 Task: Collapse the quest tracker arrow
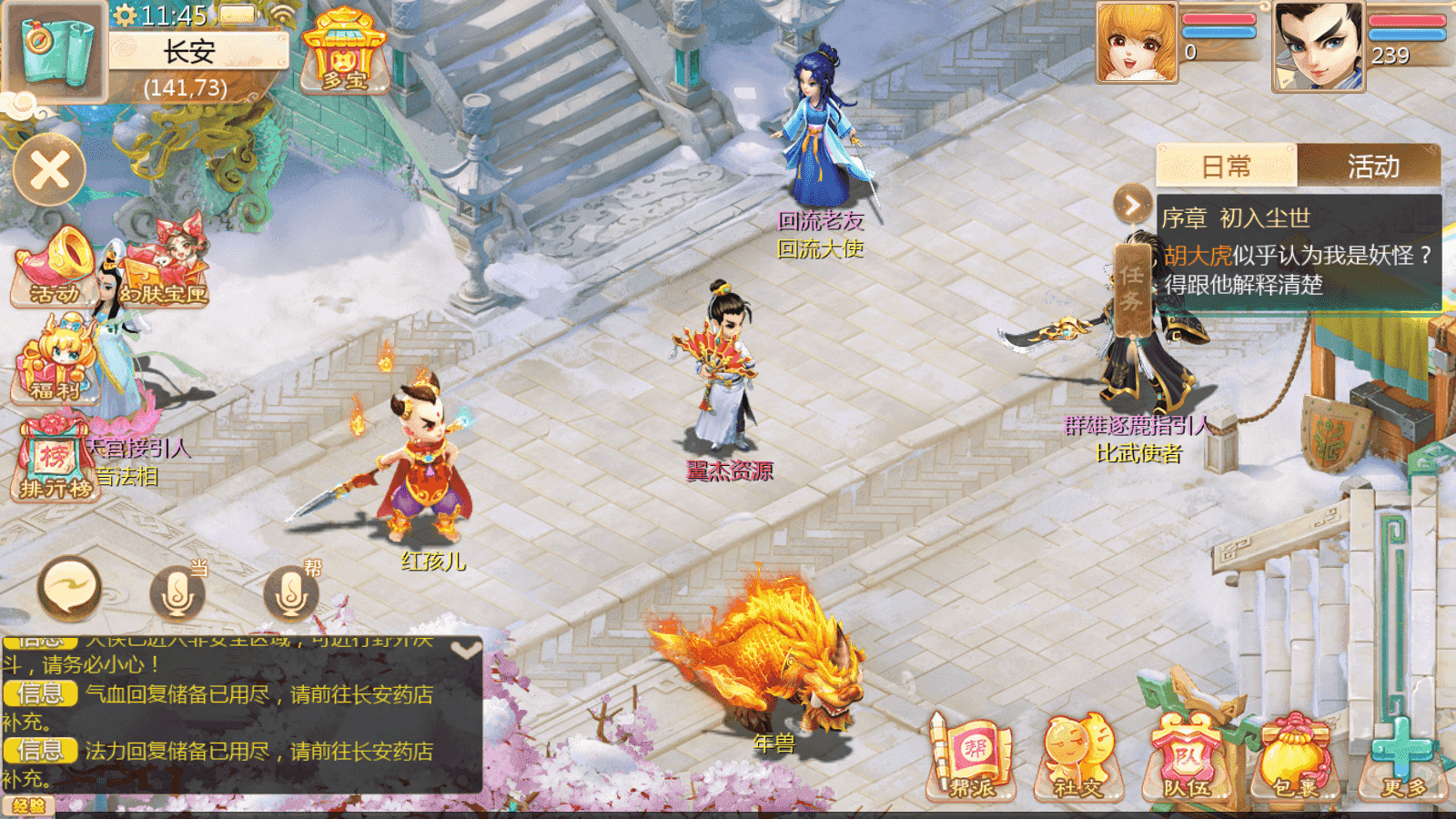point(1132,205)
